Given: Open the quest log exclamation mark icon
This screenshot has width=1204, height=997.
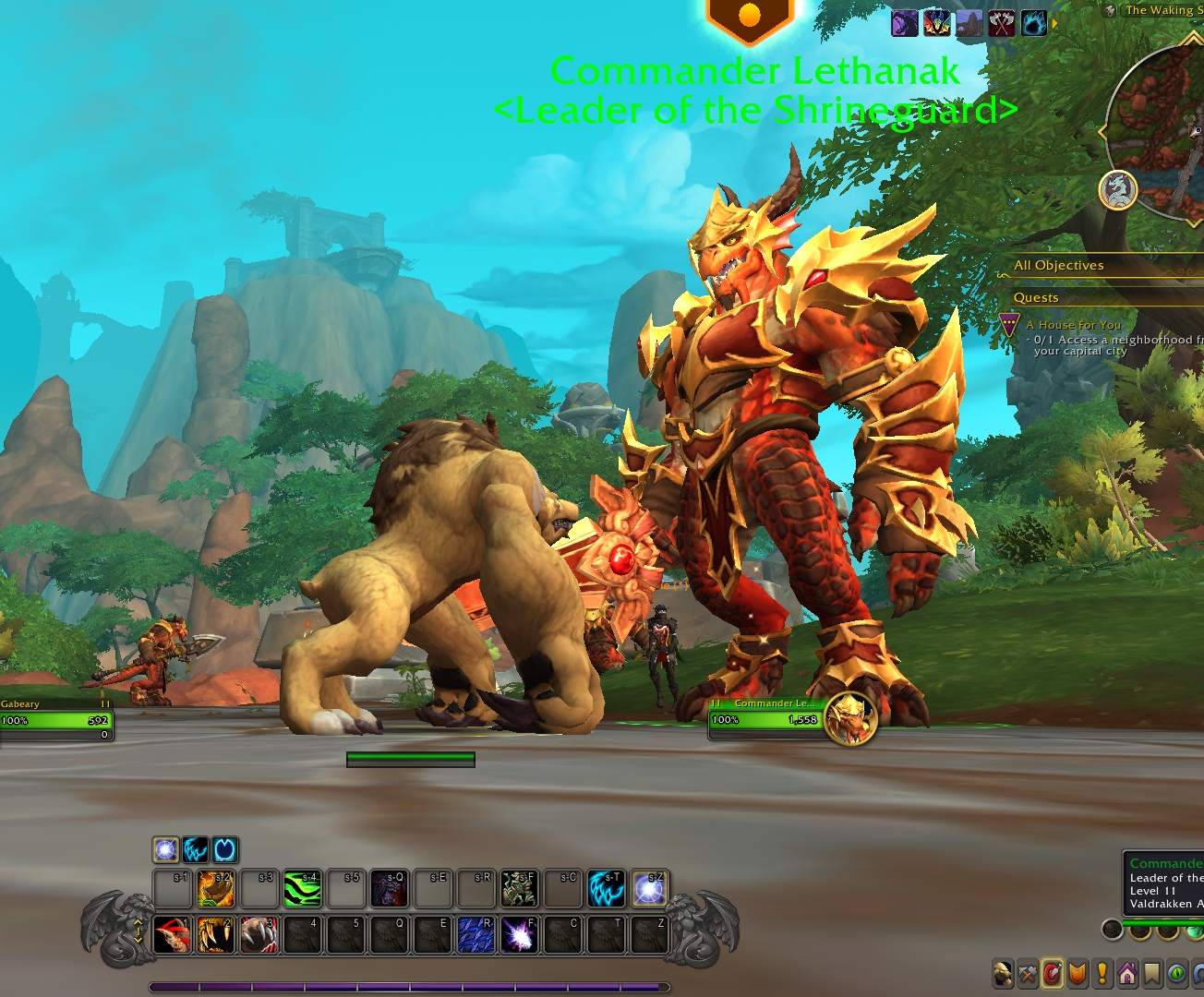Looking at the screenshot, I should [x=1102, y=973].
